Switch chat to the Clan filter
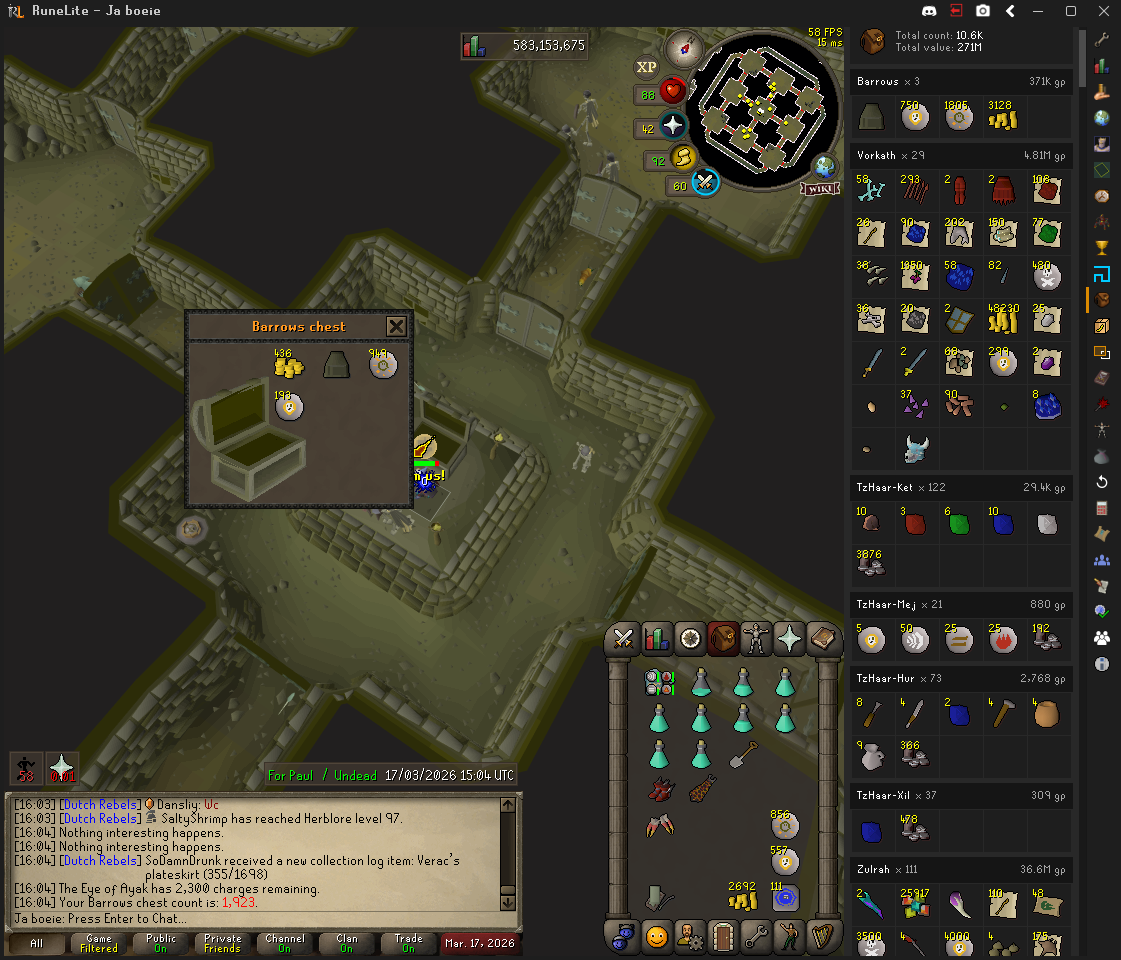The width and height of the screenshot is (1121, 960). 346,943
